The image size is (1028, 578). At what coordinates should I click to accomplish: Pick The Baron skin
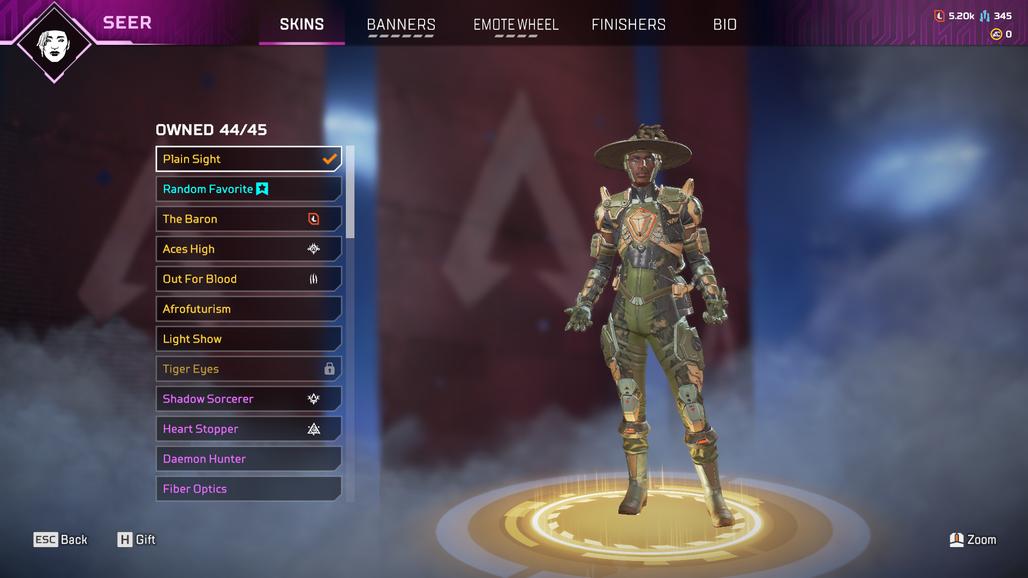248,219
